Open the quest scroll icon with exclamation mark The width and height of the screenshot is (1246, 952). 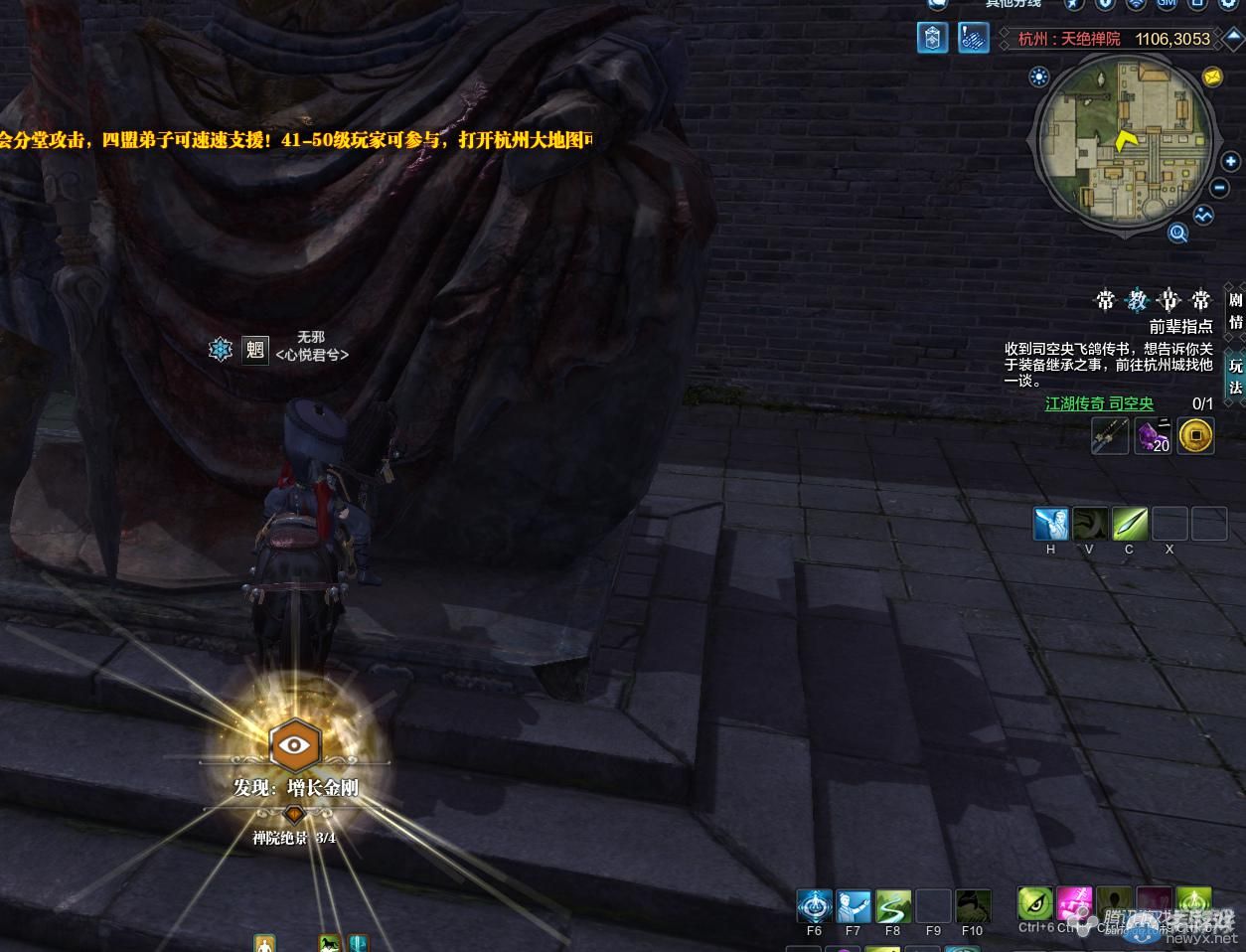pos(973,39)
